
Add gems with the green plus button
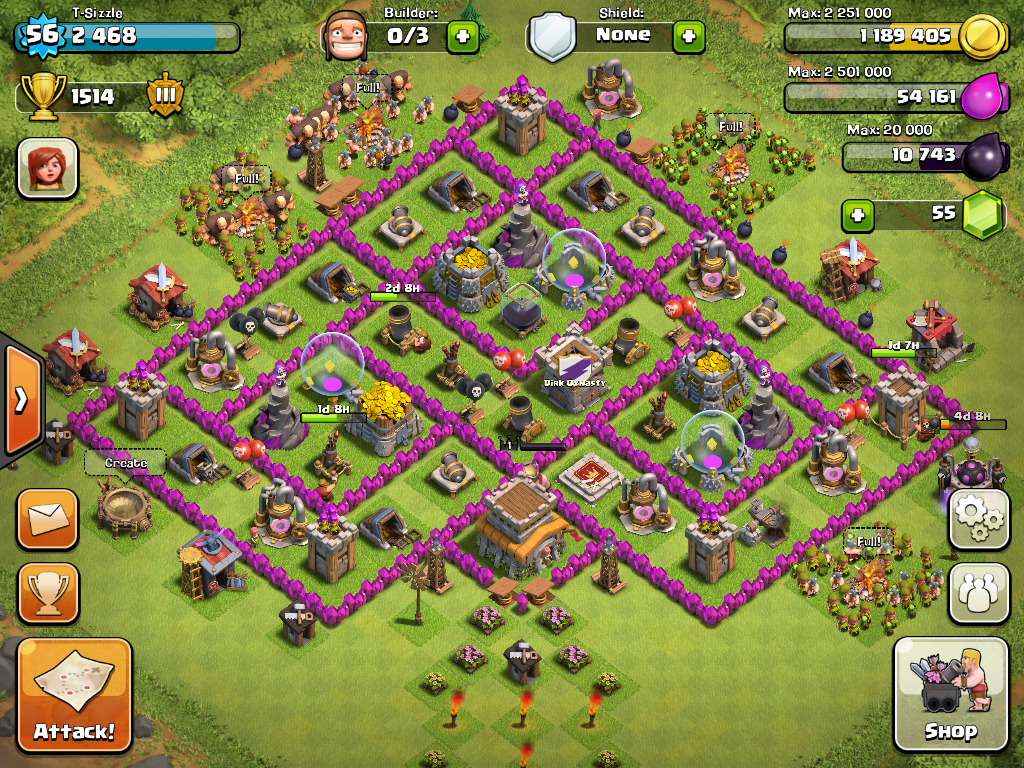(856, 214)
